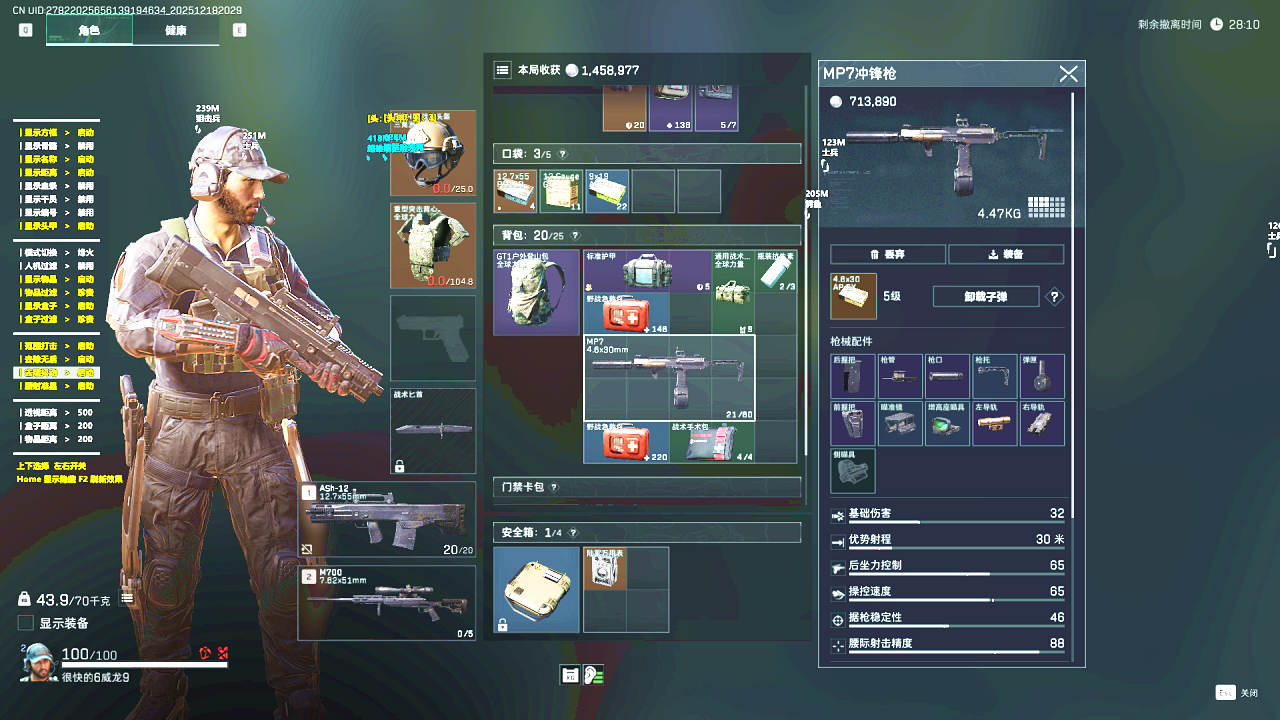Equip the MP7 using 装备 button
1280x720 pixels.
[1006, 254]
